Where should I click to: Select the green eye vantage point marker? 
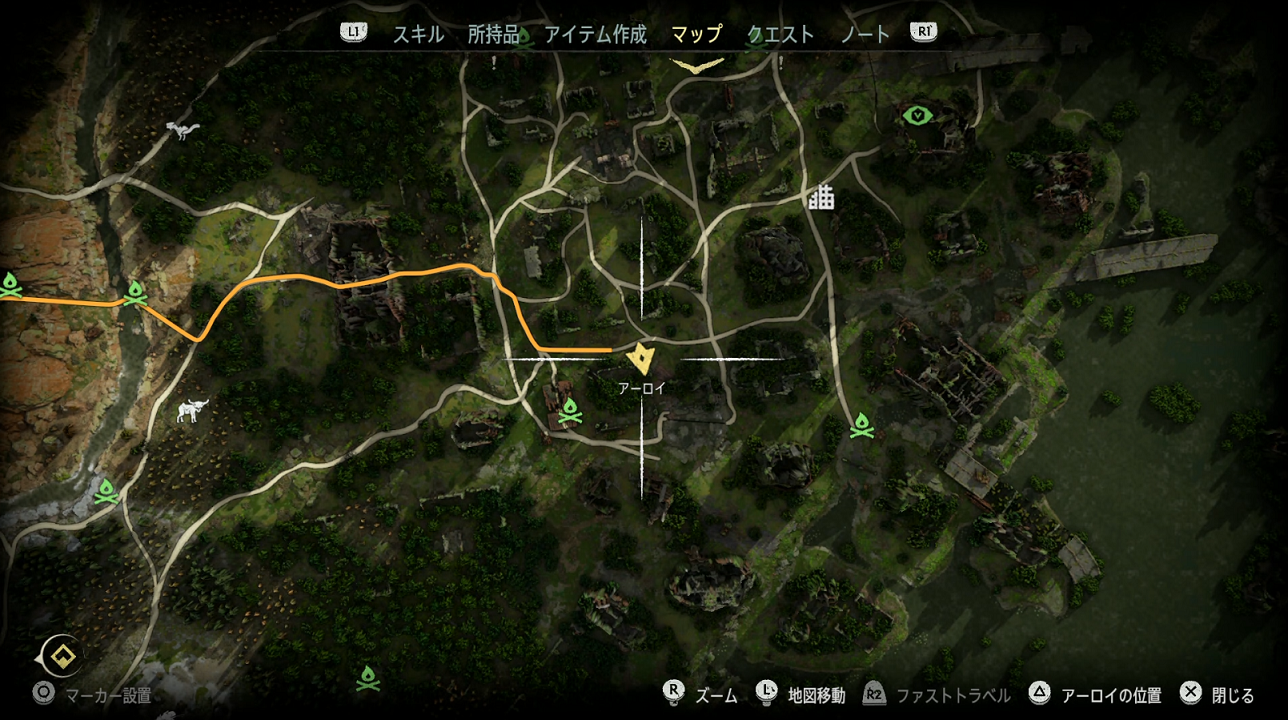click(918, 115)
